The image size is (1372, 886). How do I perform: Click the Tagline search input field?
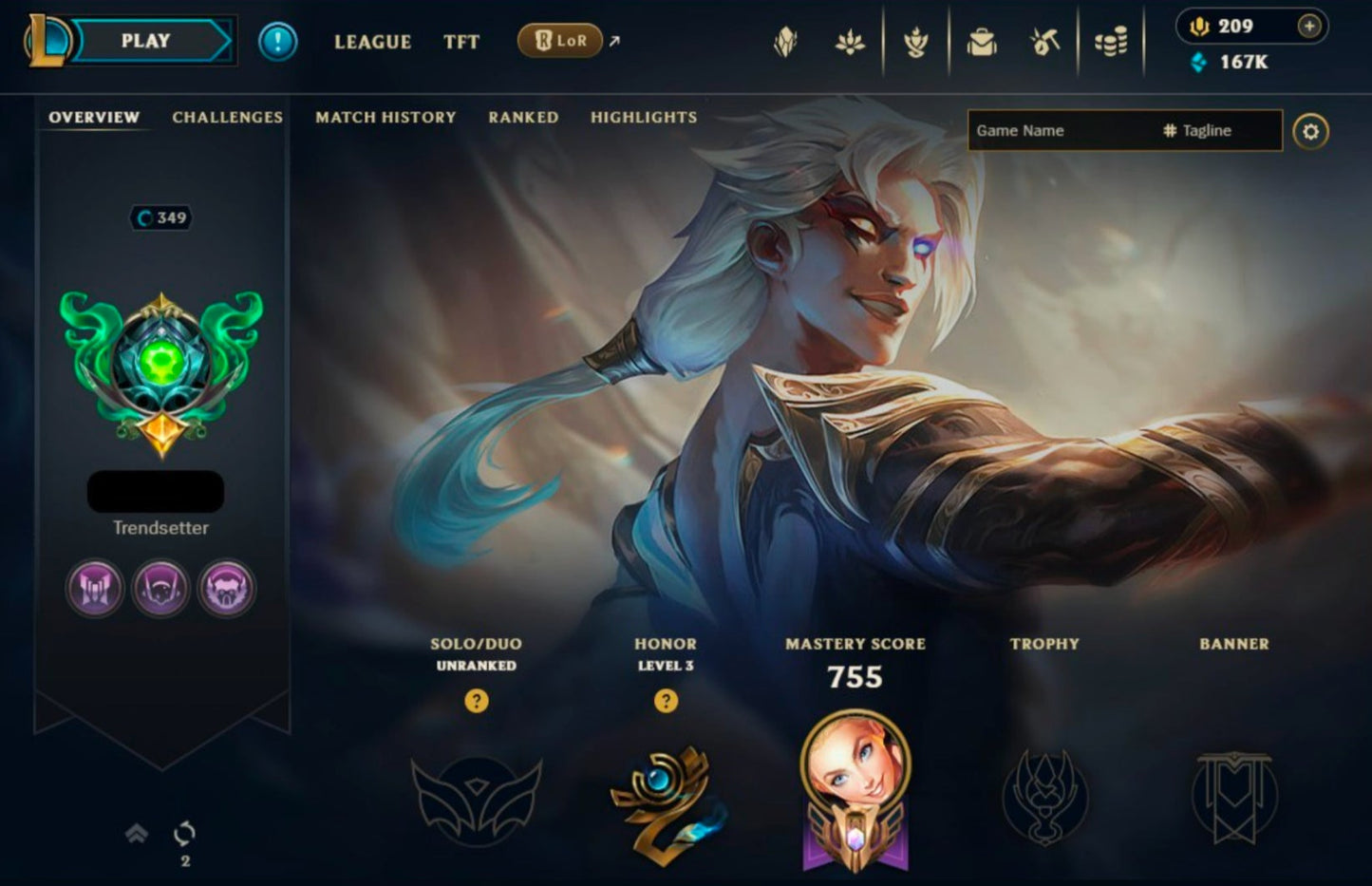(1206, 130)
